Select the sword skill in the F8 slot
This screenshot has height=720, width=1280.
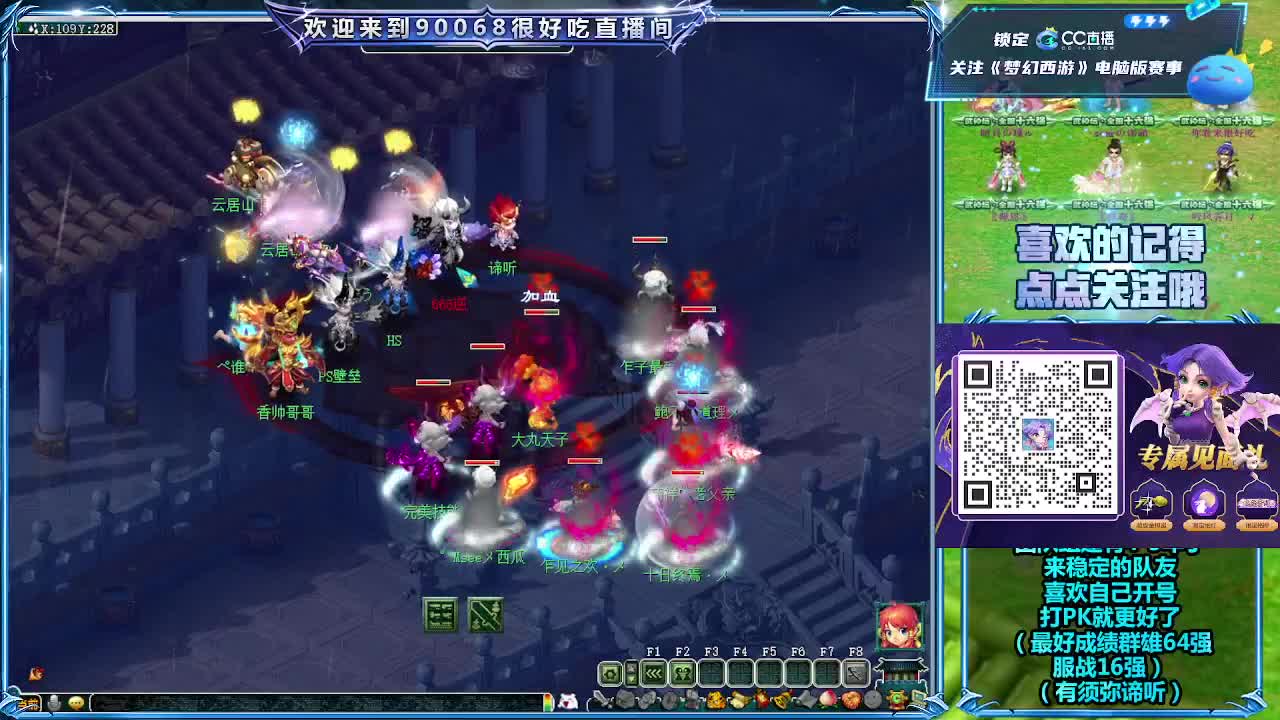pos(854,672)
